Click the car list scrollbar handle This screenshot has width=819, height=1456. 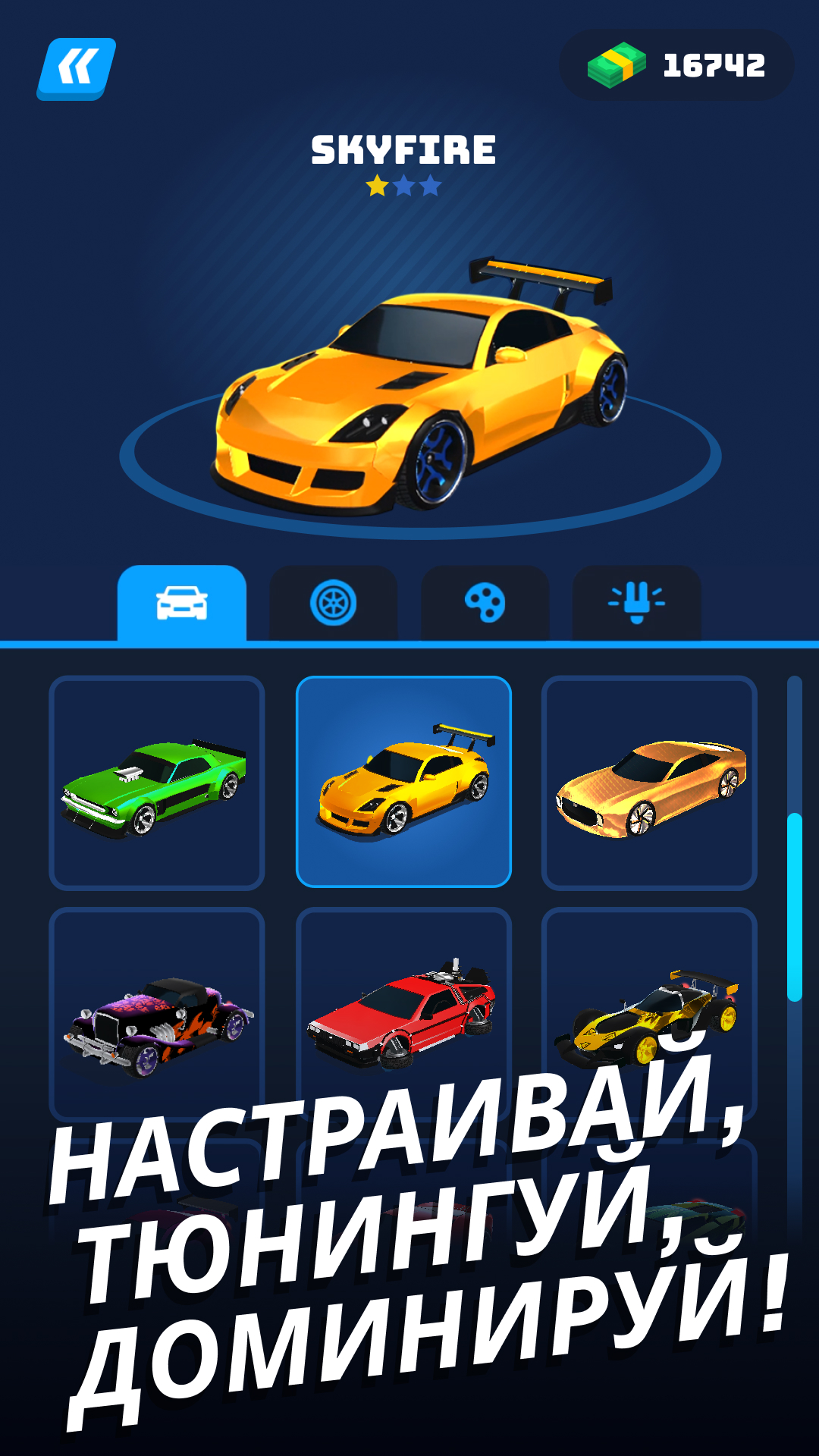(794, 907)
